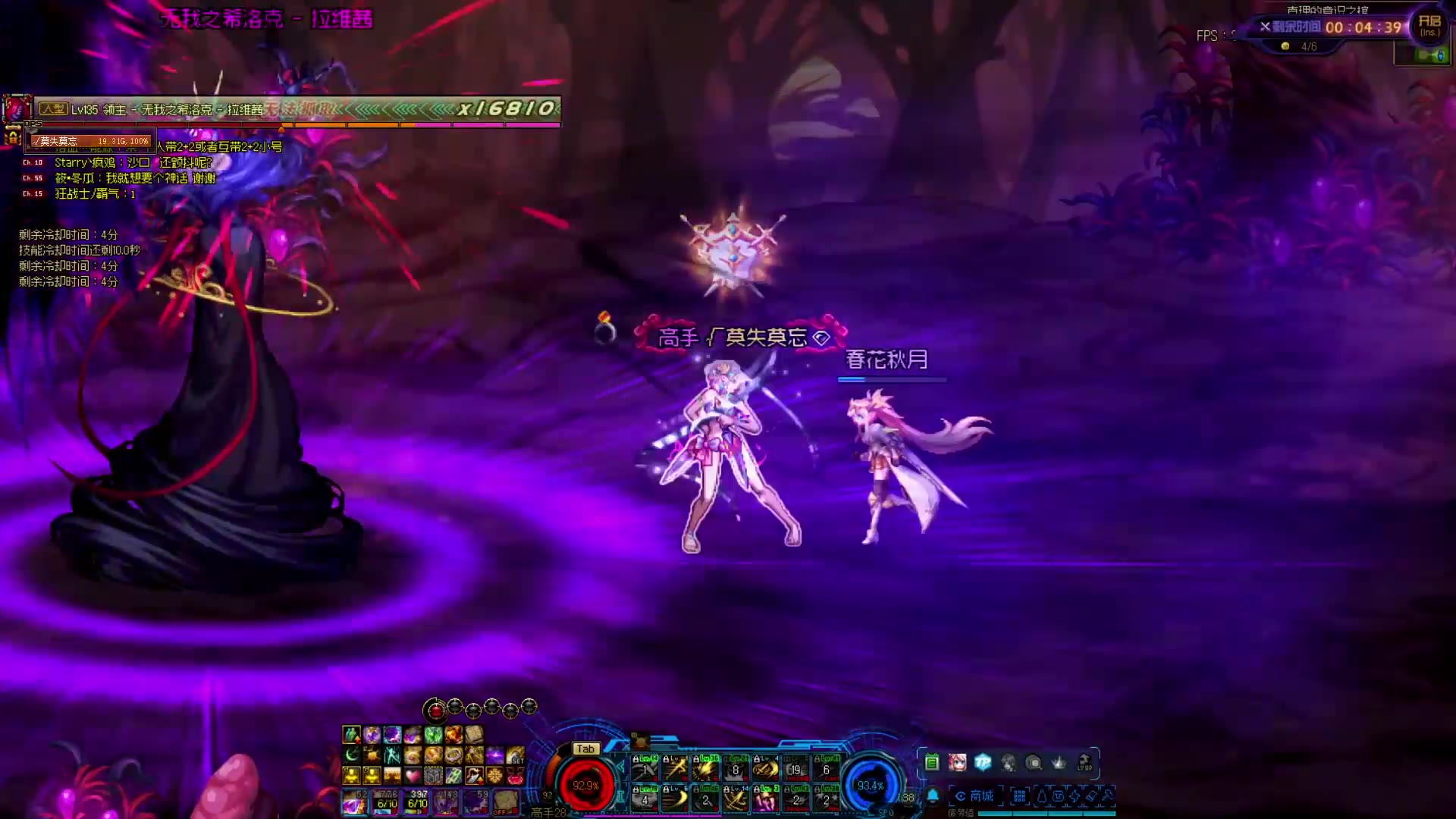Image resolution: width=1456 pixels, height=819 pixels.
Task: Click the blue notification bell icon
Action: [x=933, y=796]
